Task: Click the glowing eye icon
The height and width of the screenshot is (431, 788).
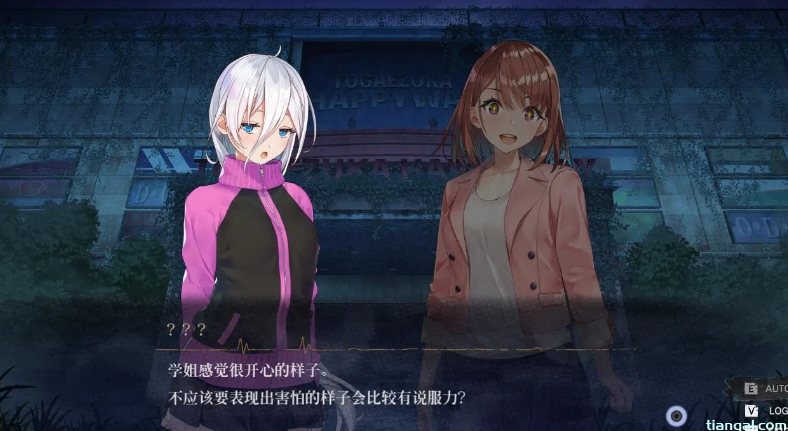Action: [677, 416]
